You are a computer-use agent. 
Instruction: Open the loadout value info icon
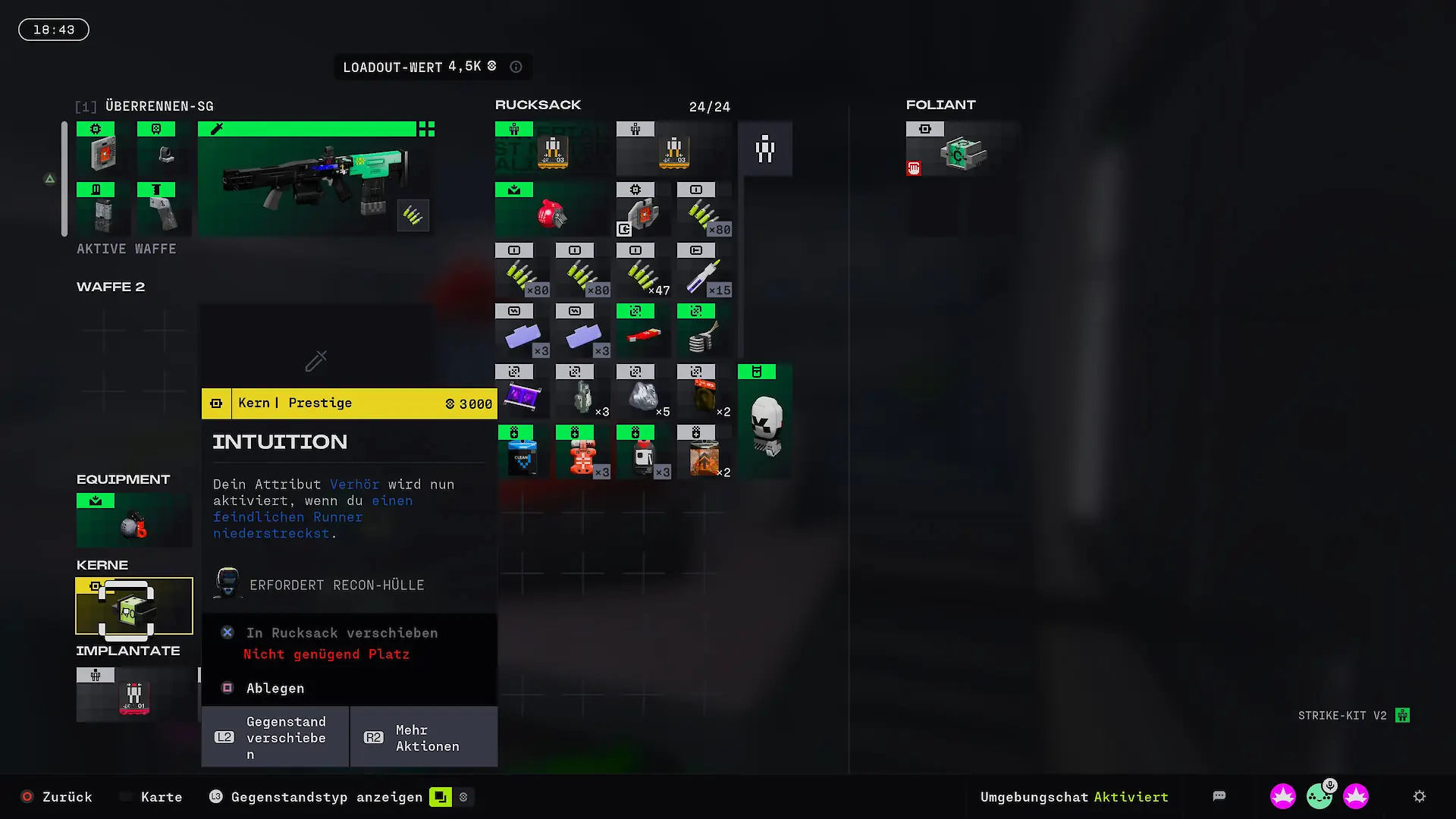tap(516, 67)
